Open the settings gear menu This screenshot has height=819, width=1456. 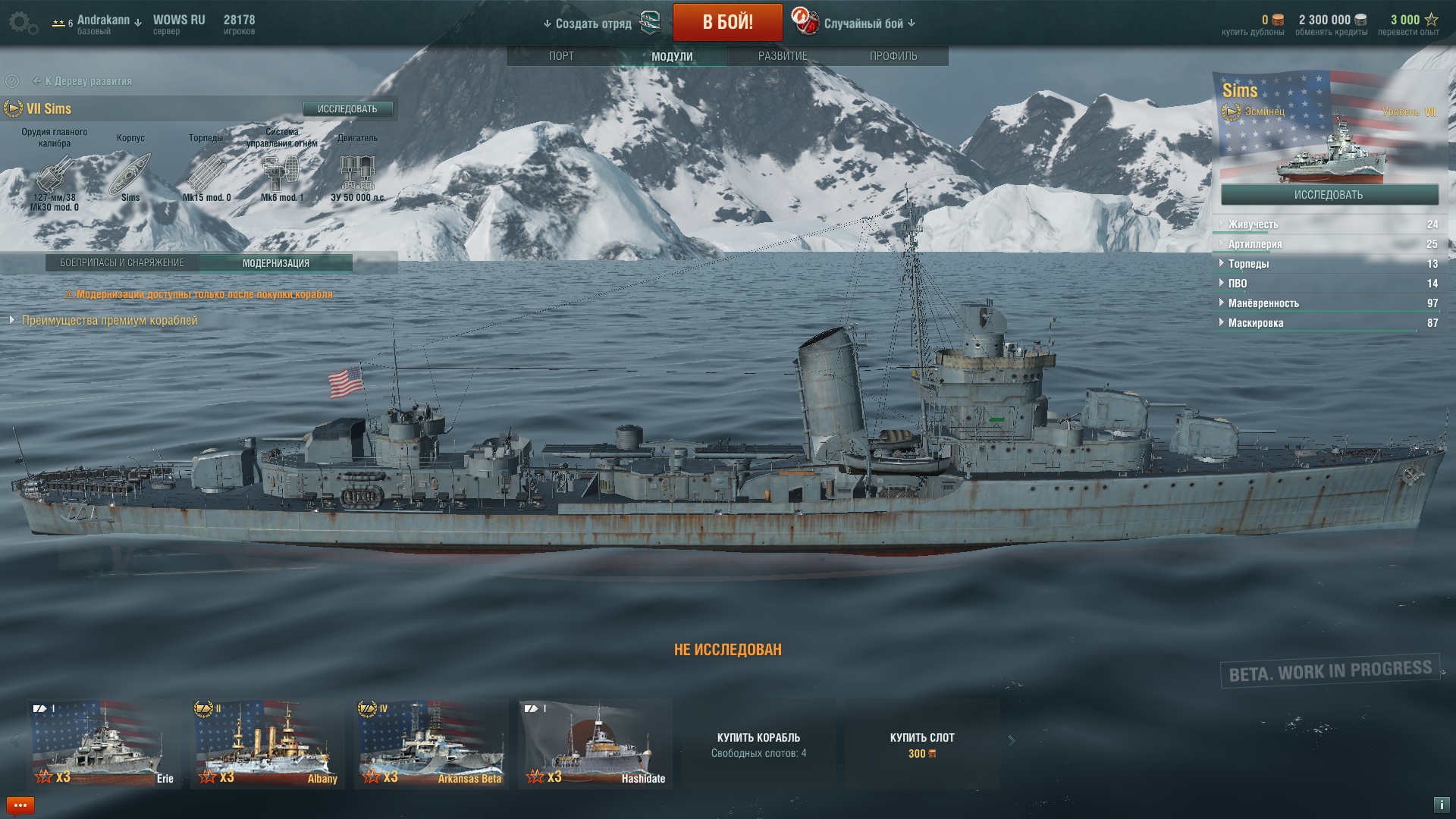(x=23, y=23)
